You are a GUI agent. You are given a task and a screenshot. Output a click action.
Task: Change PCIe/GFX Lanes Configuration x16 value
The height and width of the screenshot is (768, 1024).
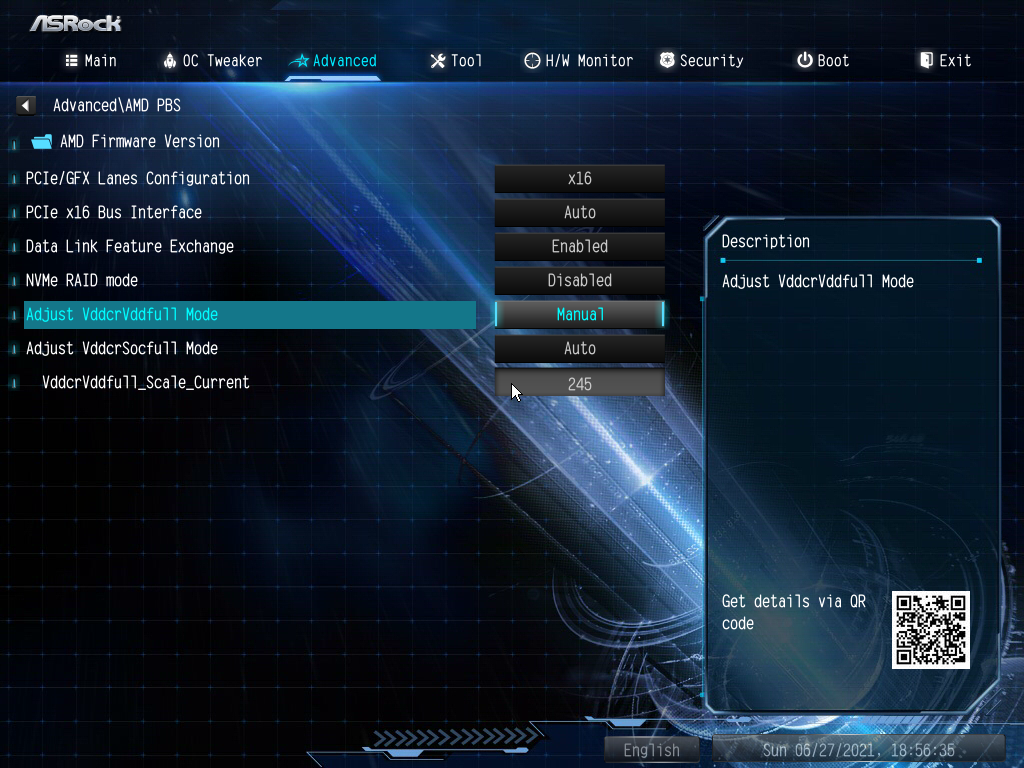(579, 179)
